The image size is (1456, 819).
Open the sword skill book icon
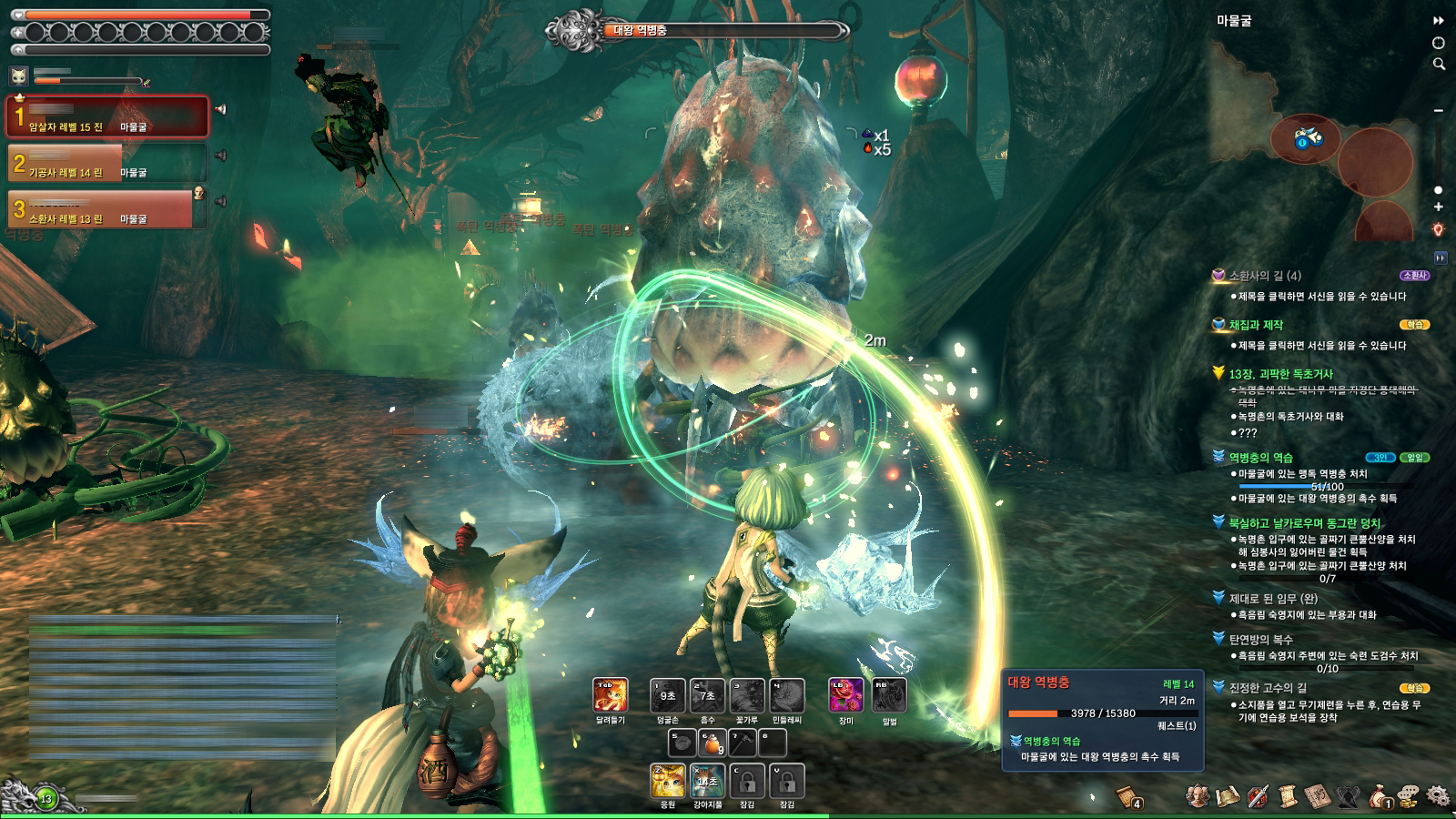point(1258,795)
